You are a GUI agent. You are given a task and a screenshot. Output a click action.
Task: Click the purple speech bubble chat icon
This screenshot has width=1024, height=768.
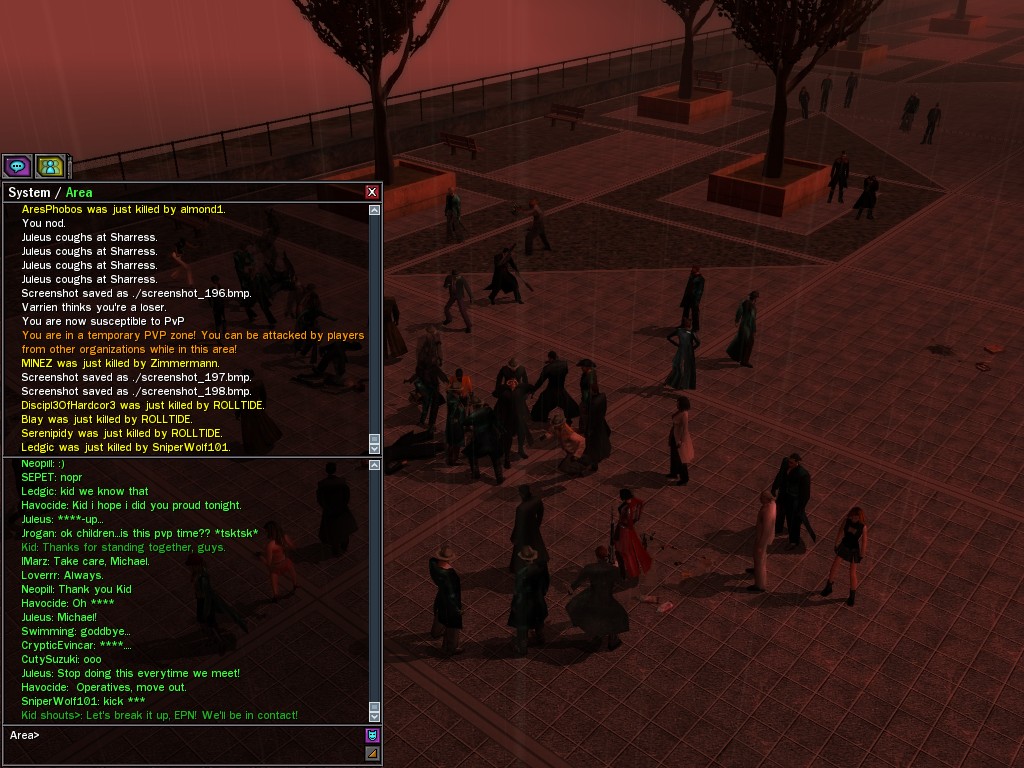17,166
